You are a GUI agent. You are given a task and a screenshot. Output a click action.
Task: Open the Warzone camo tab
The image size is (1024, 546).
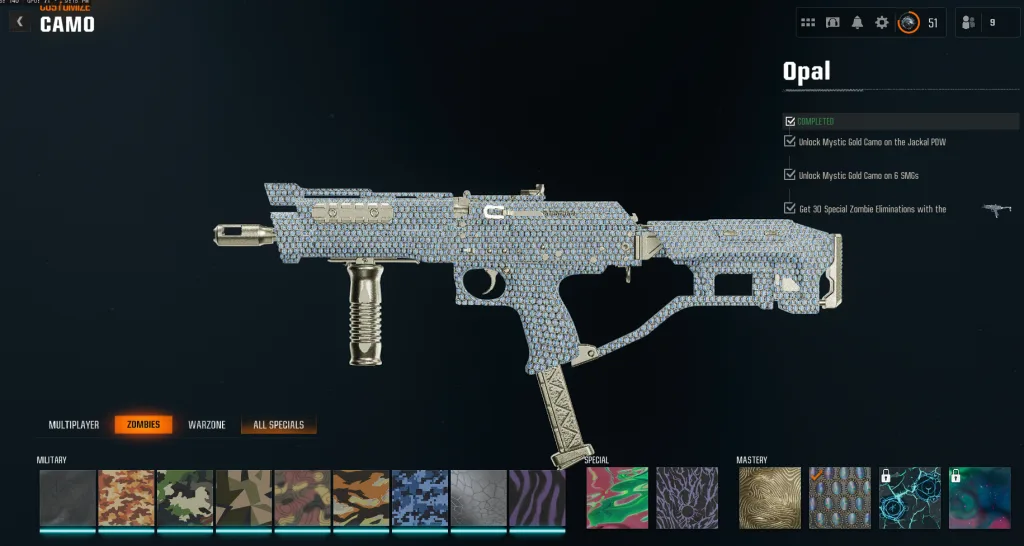point(207,425)
